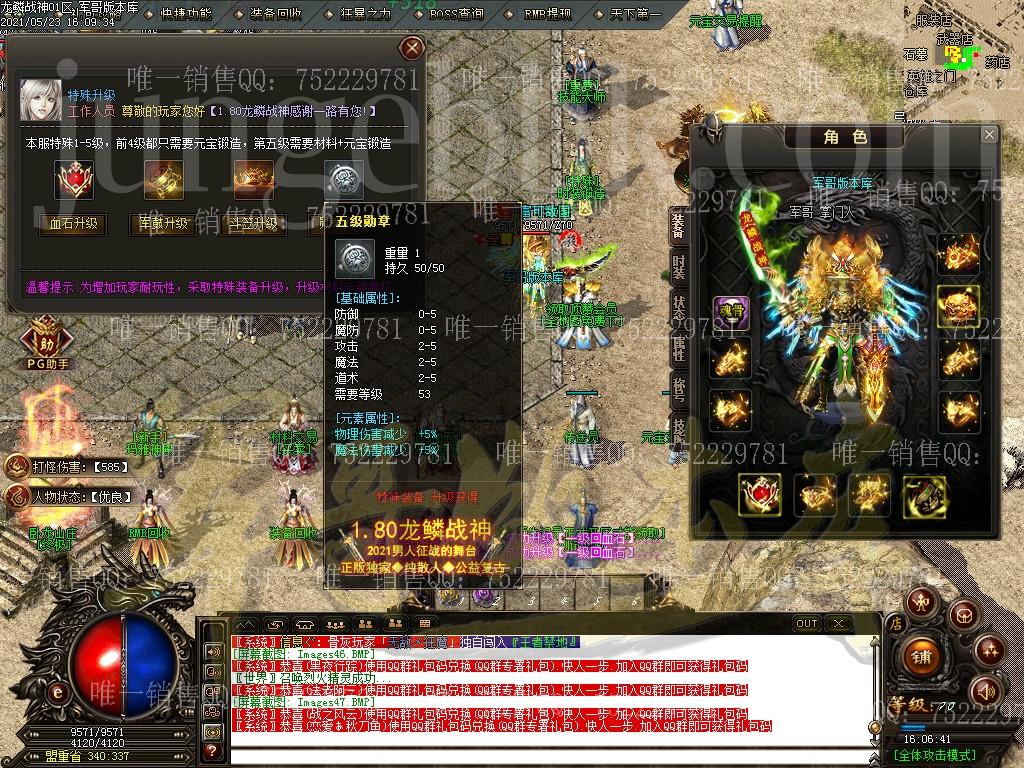This screenshot has width=1024, height=768.
Task: Select the 天下第一 top menu entry
Action: tap(635, 14)
